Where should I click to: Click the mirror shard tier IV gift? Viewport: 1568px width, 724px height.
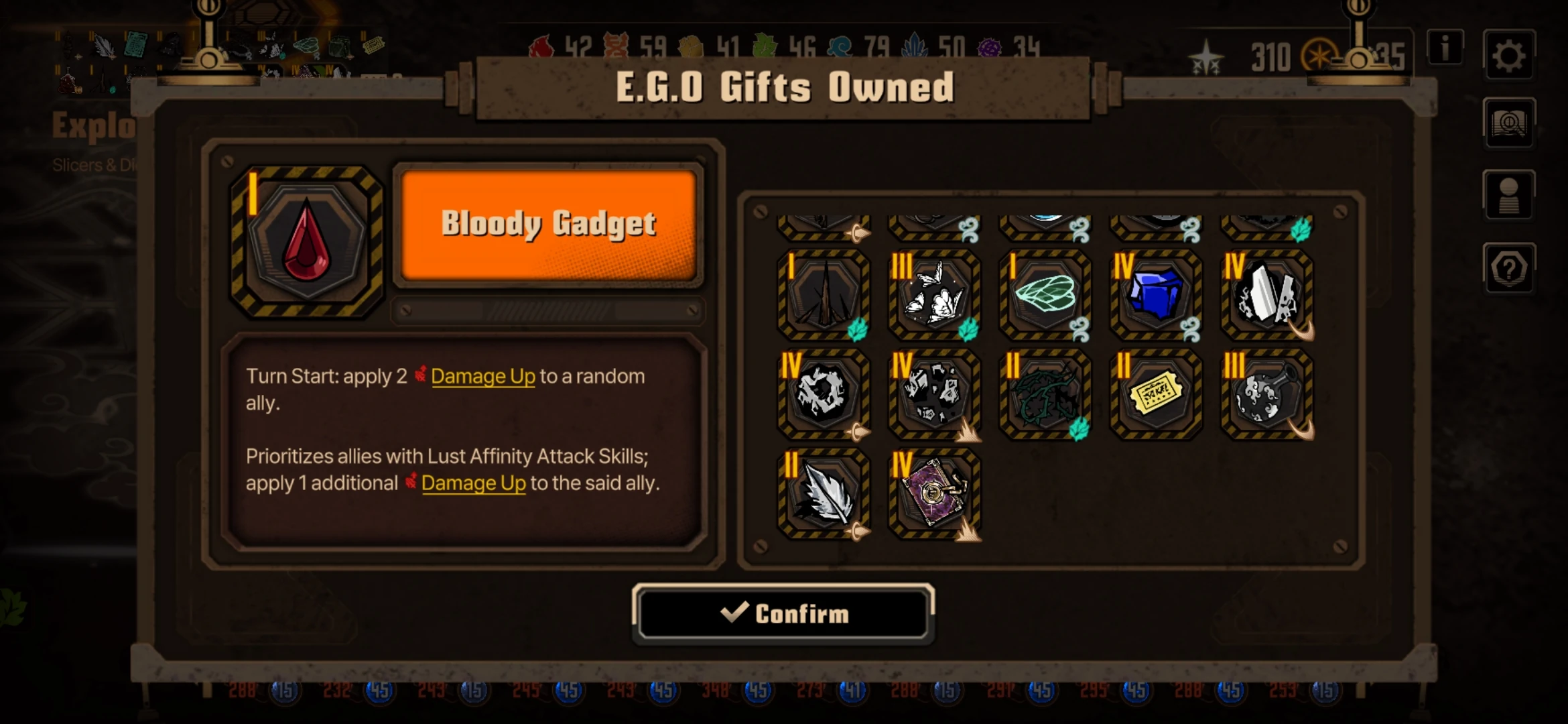(1265, 295)
